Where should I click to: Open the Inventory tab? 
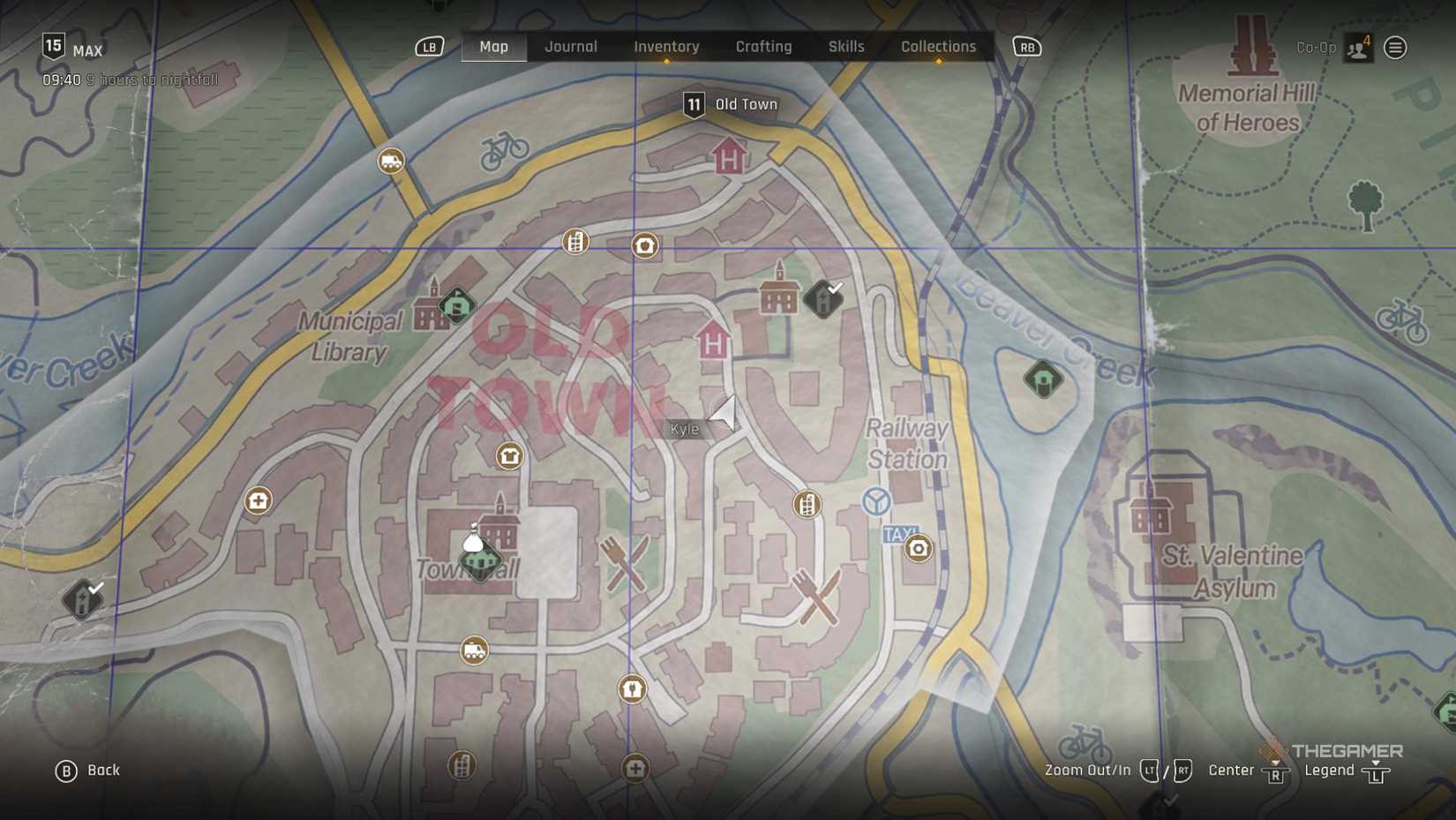[x=666, y=47]
